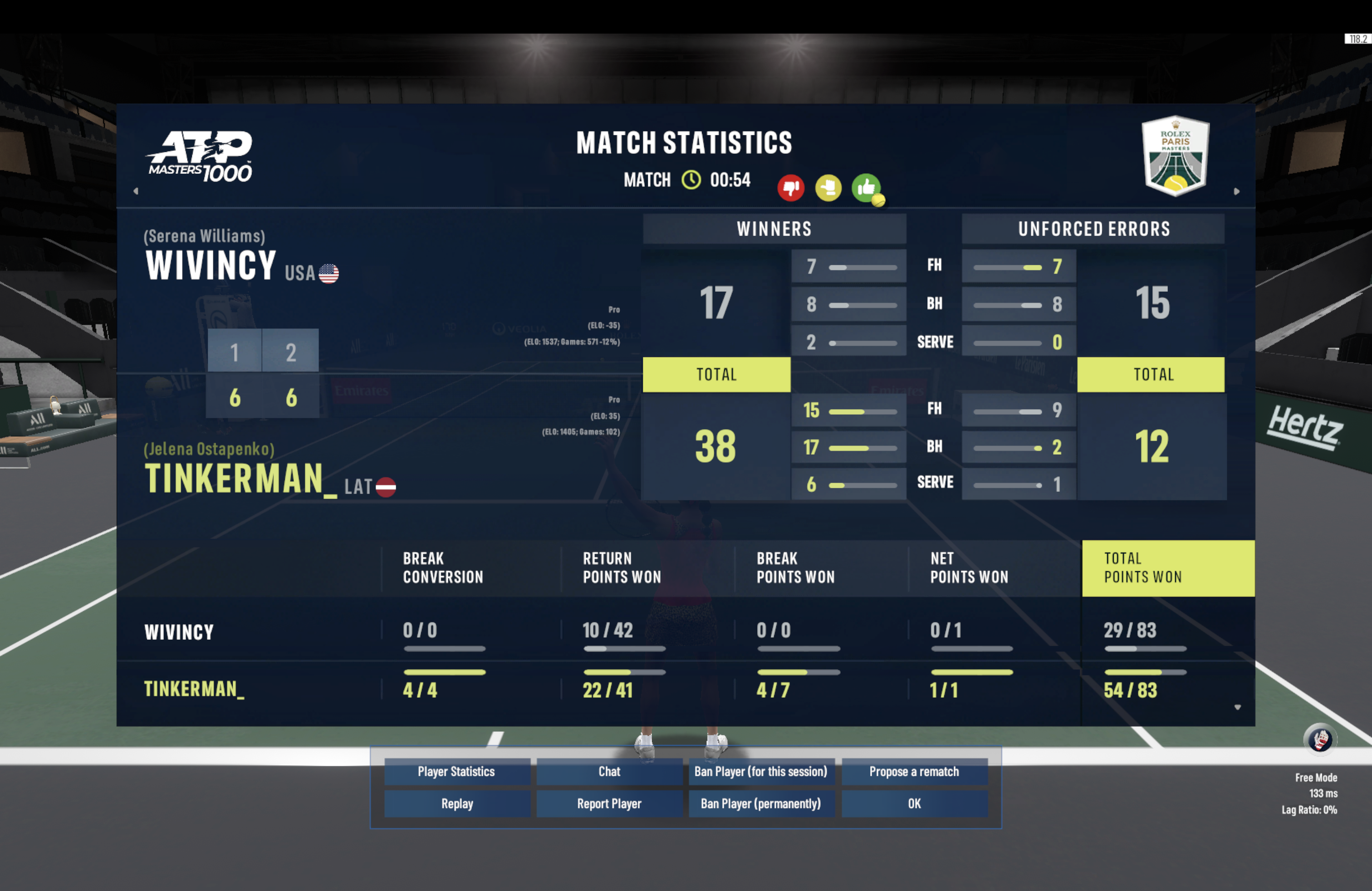Ban Player permanently
Image resolution: width=1372 pixels, height=891 pixels.
pyautogui.click(x=761, y=803)
